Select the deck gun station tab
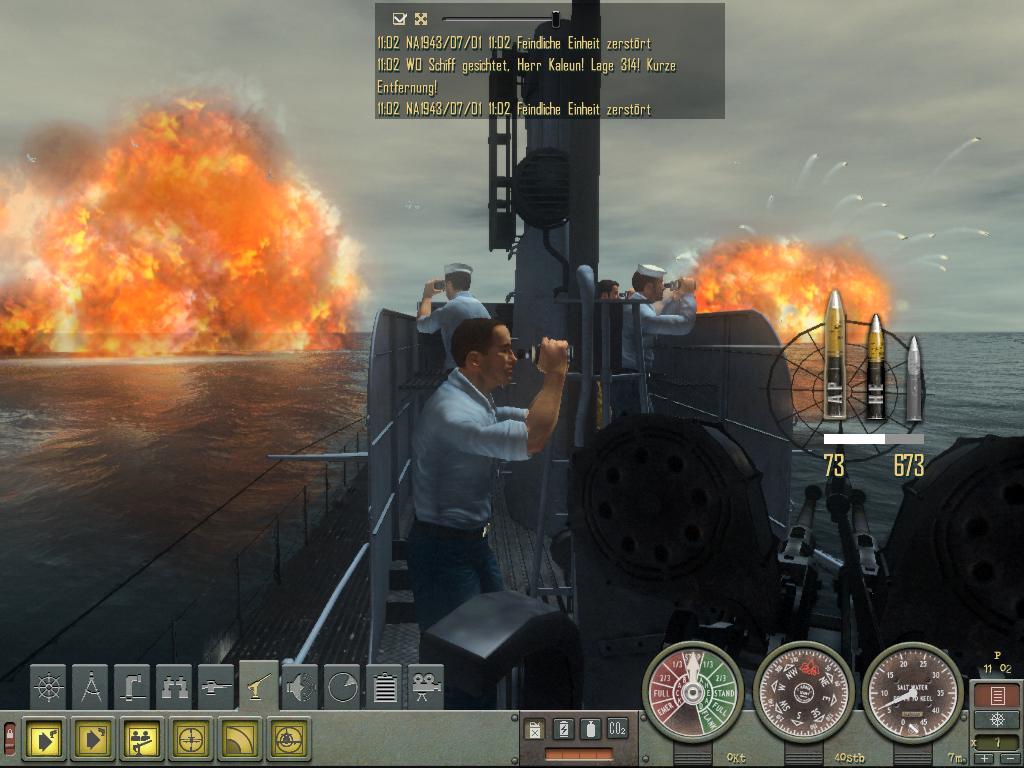Viewport: 1024px width, 768px height. (x=259, y=686)
